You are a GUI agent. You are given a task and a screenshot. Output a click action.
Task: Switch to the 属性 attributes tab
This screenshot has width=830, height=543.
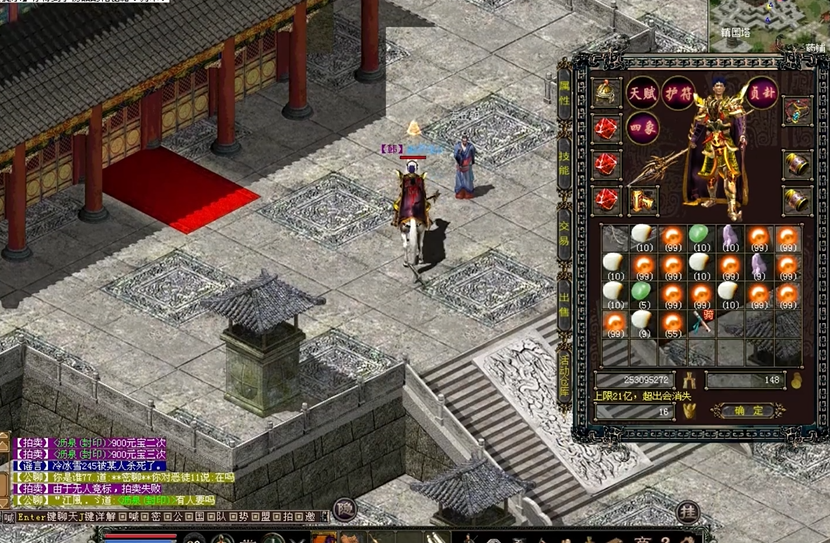565,93
